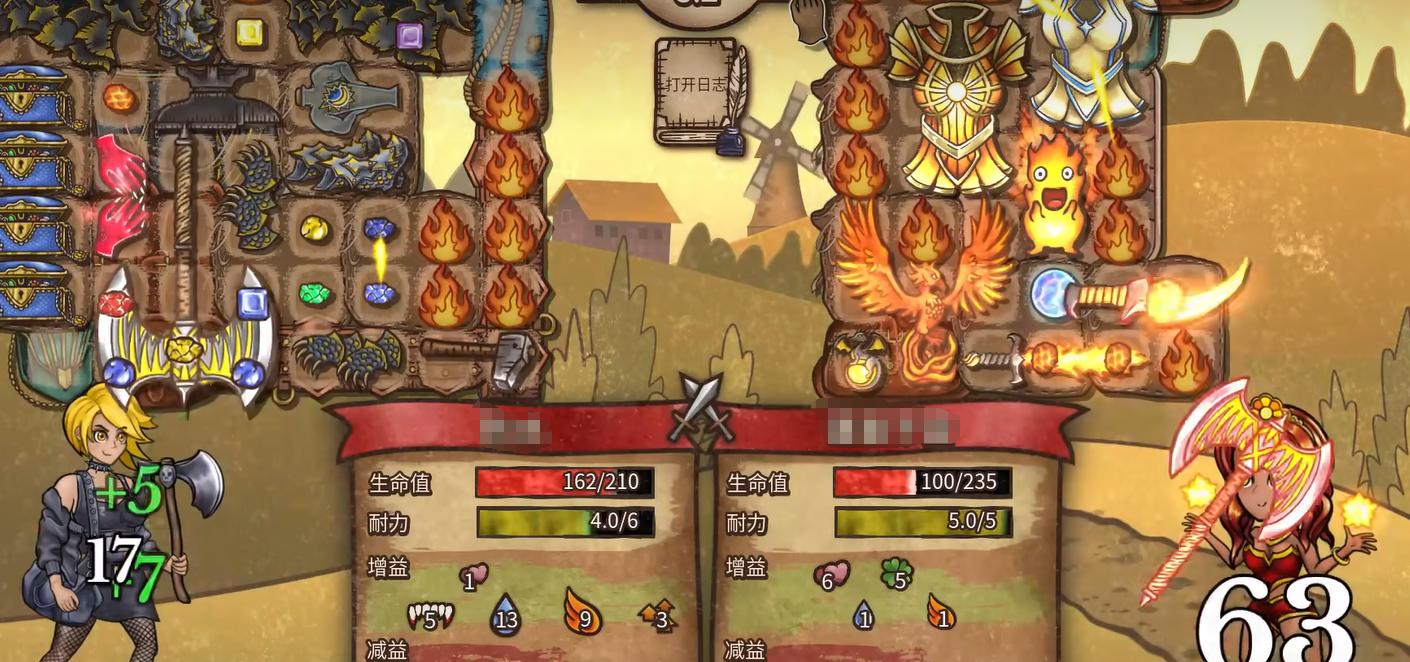Choose the flaming sword item

tap(1060, 360)
